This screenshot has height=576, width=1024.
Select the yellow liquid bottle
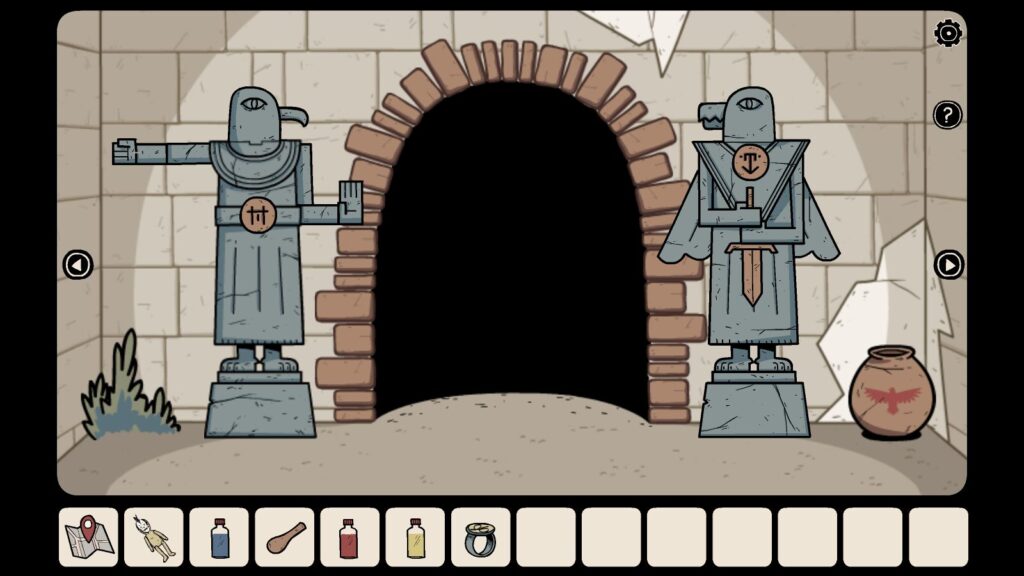tap(415, 537)
